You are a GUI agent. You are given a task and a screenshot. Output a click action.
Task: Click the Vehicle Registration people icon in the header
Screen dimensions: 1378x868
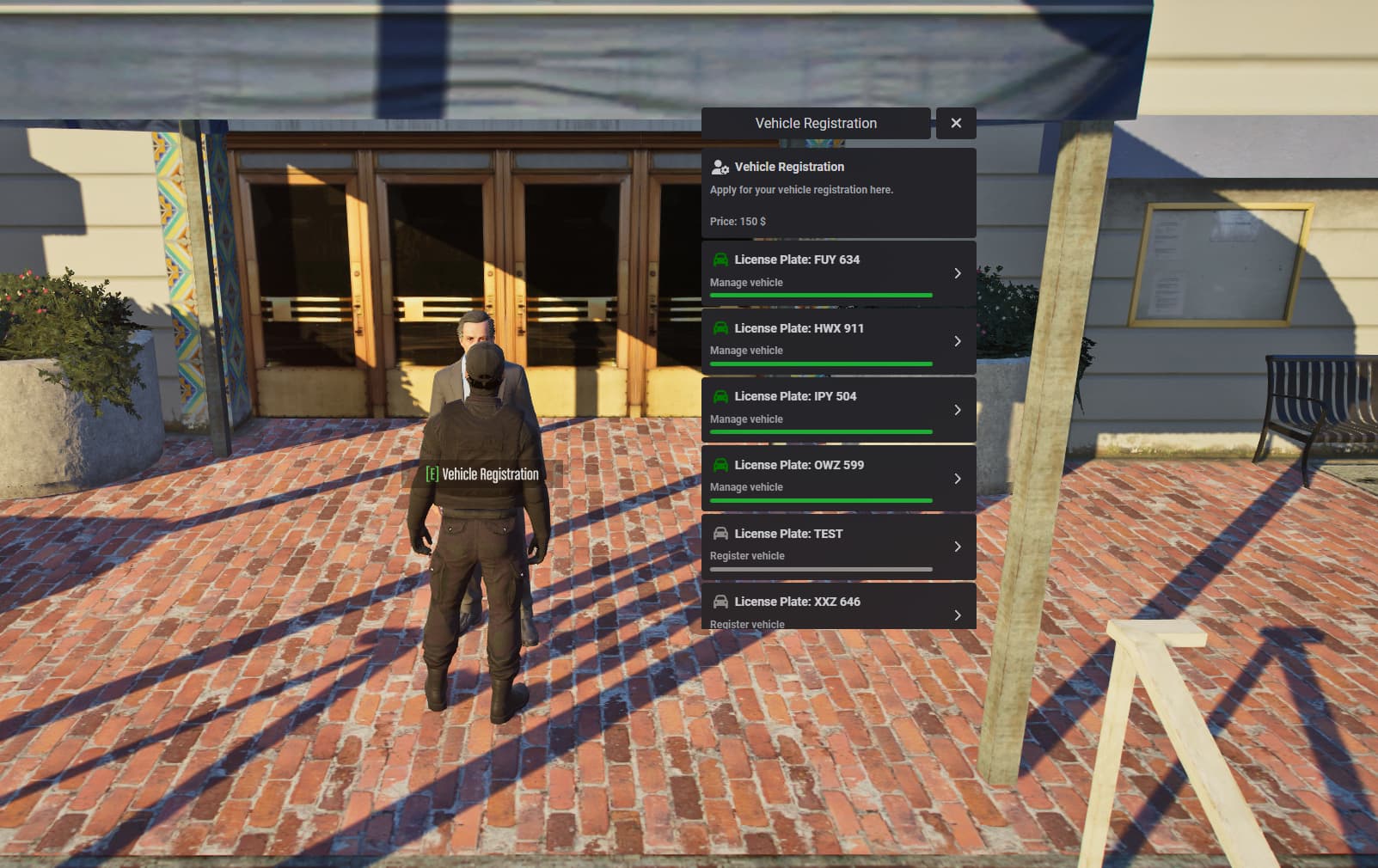click(718, 166)
